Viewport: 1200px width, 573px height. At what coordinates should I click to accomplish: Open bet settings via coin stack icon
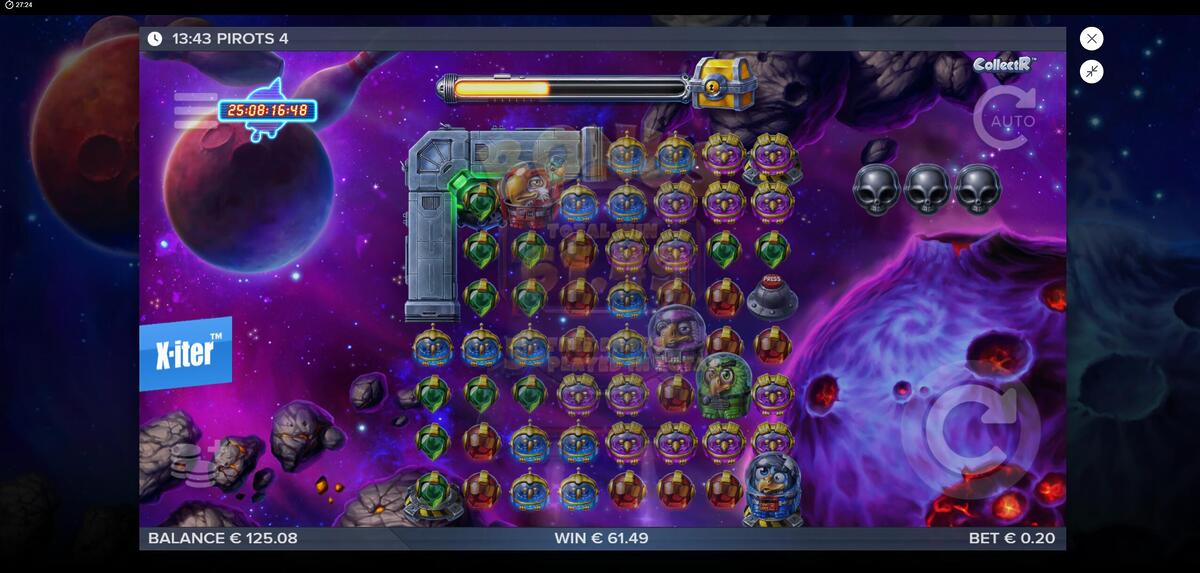pos(187,460)
